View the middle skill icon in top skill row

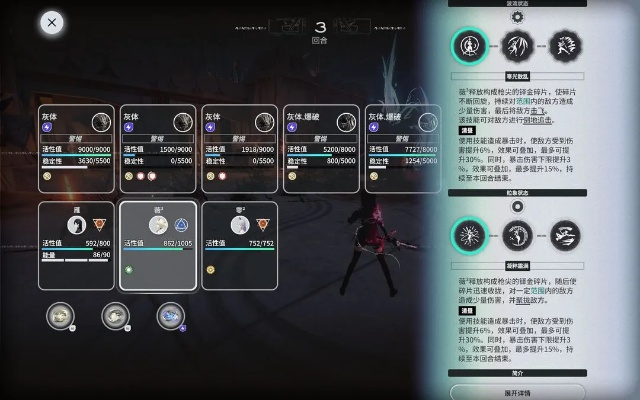click(x=516, y=45)
